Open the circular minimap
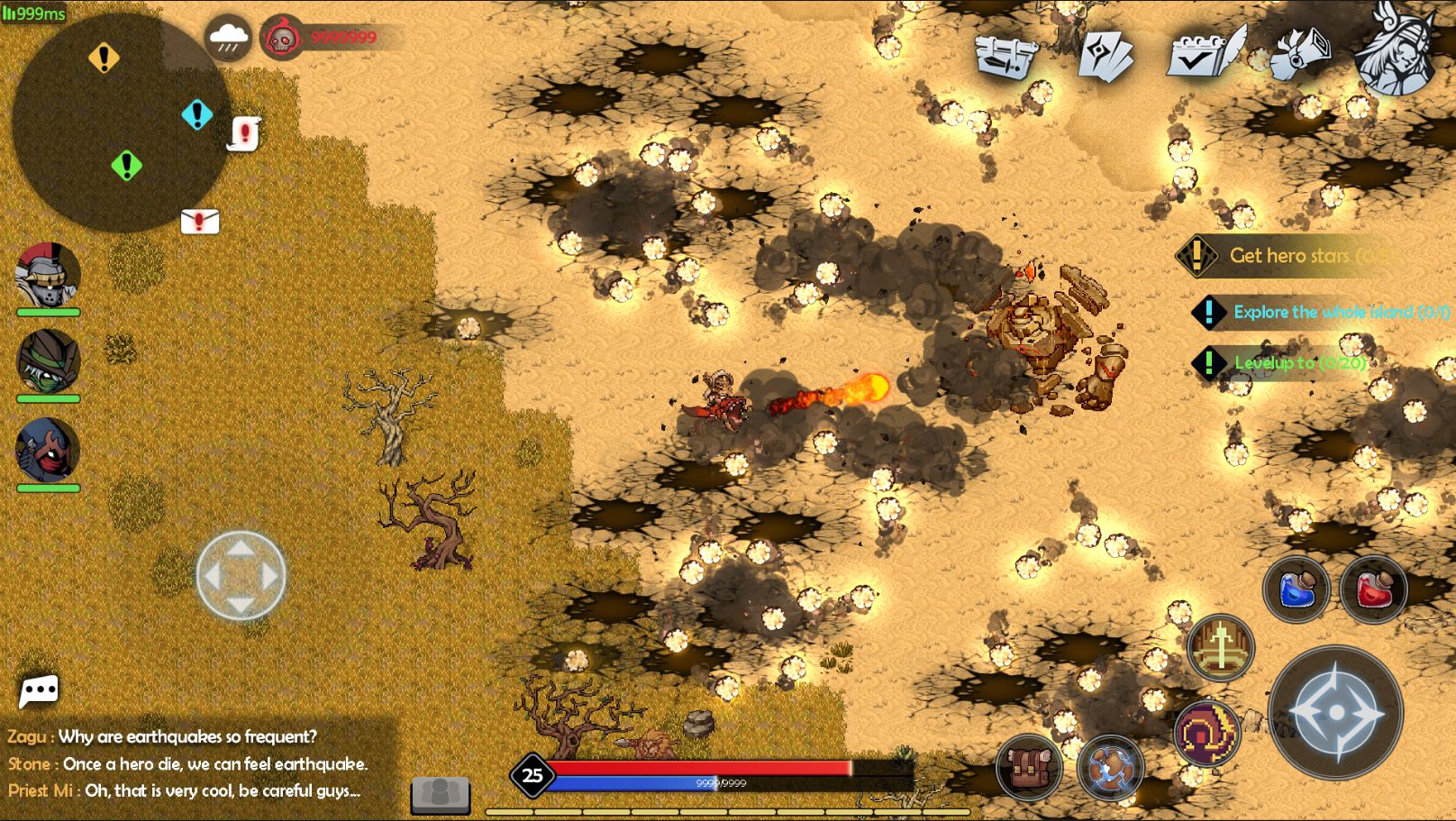This screenshot has width=1456, height=821. click(x=121, y=123)
